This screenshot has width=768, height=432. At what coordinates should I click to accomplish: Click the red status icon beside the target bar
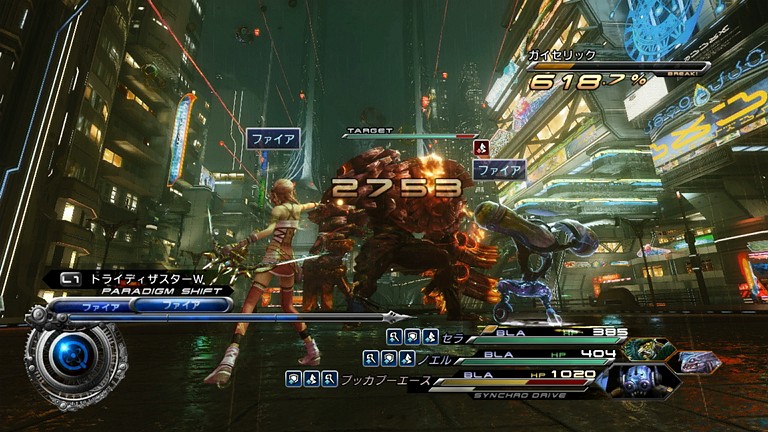tap(481, 149)
